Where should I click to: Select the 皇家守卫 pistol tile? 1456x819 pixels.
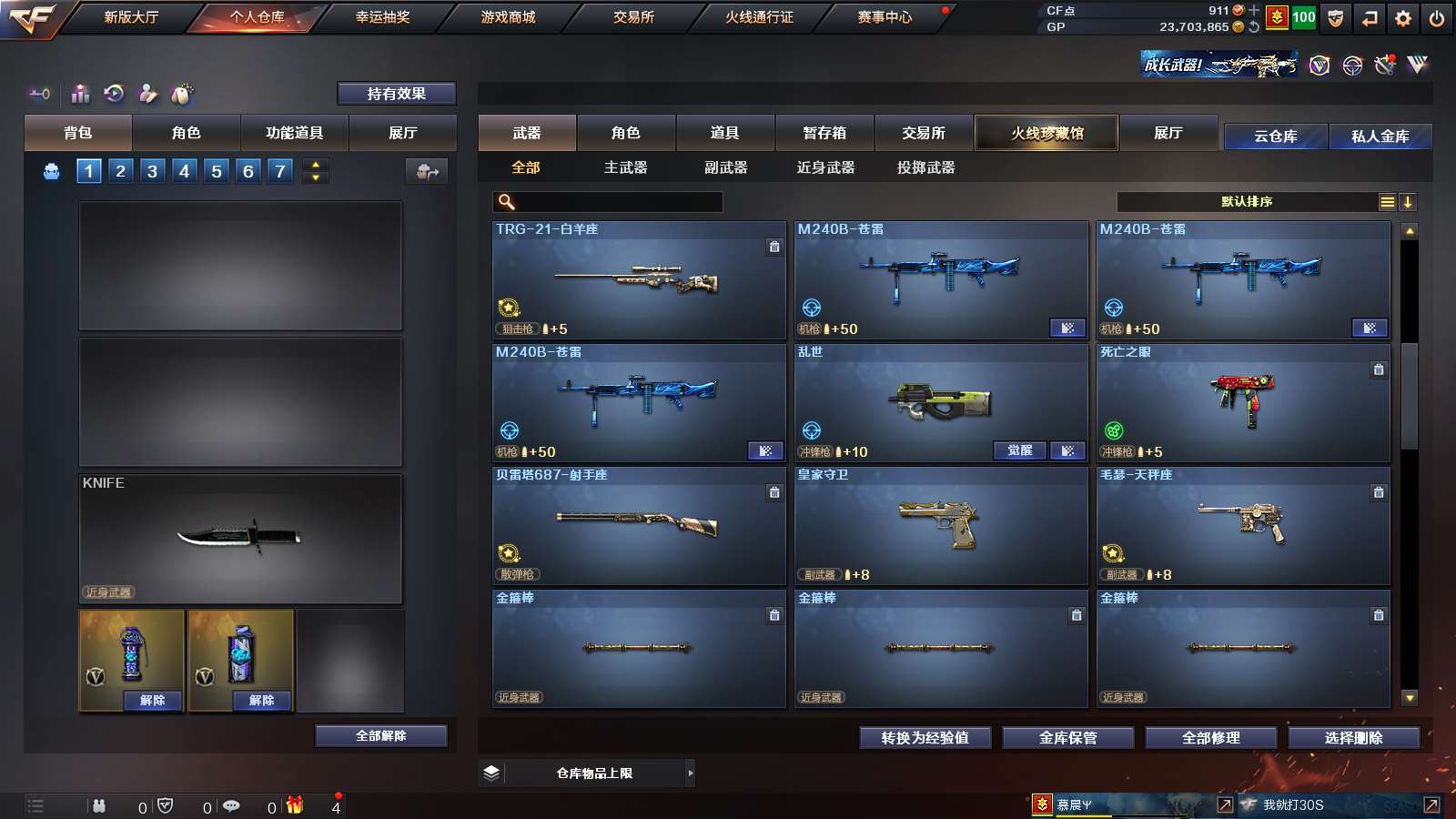[940, 526]
